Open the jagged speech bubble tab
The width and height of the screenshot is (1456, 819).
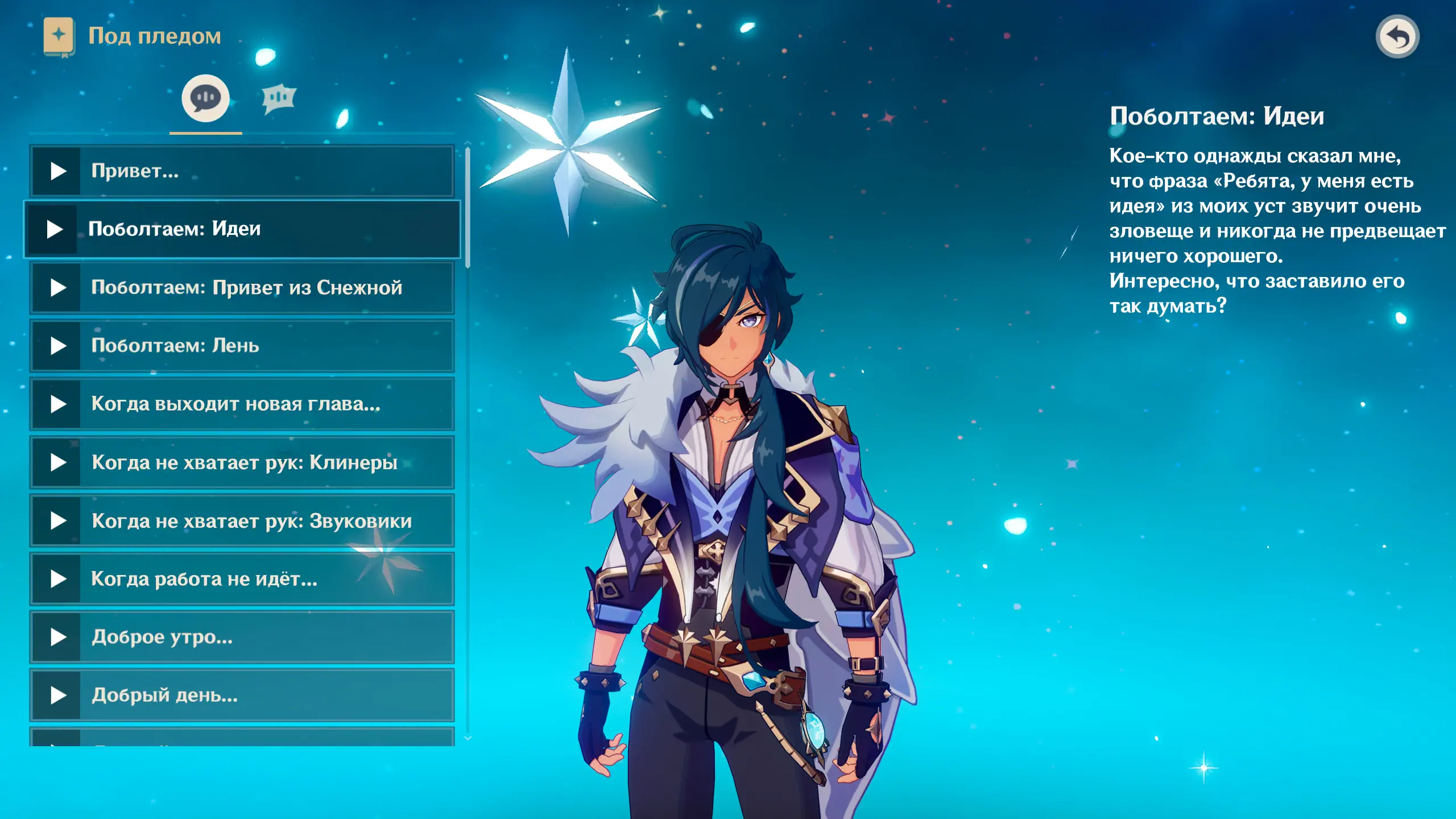pyautogui.click(x=279, y=98)
